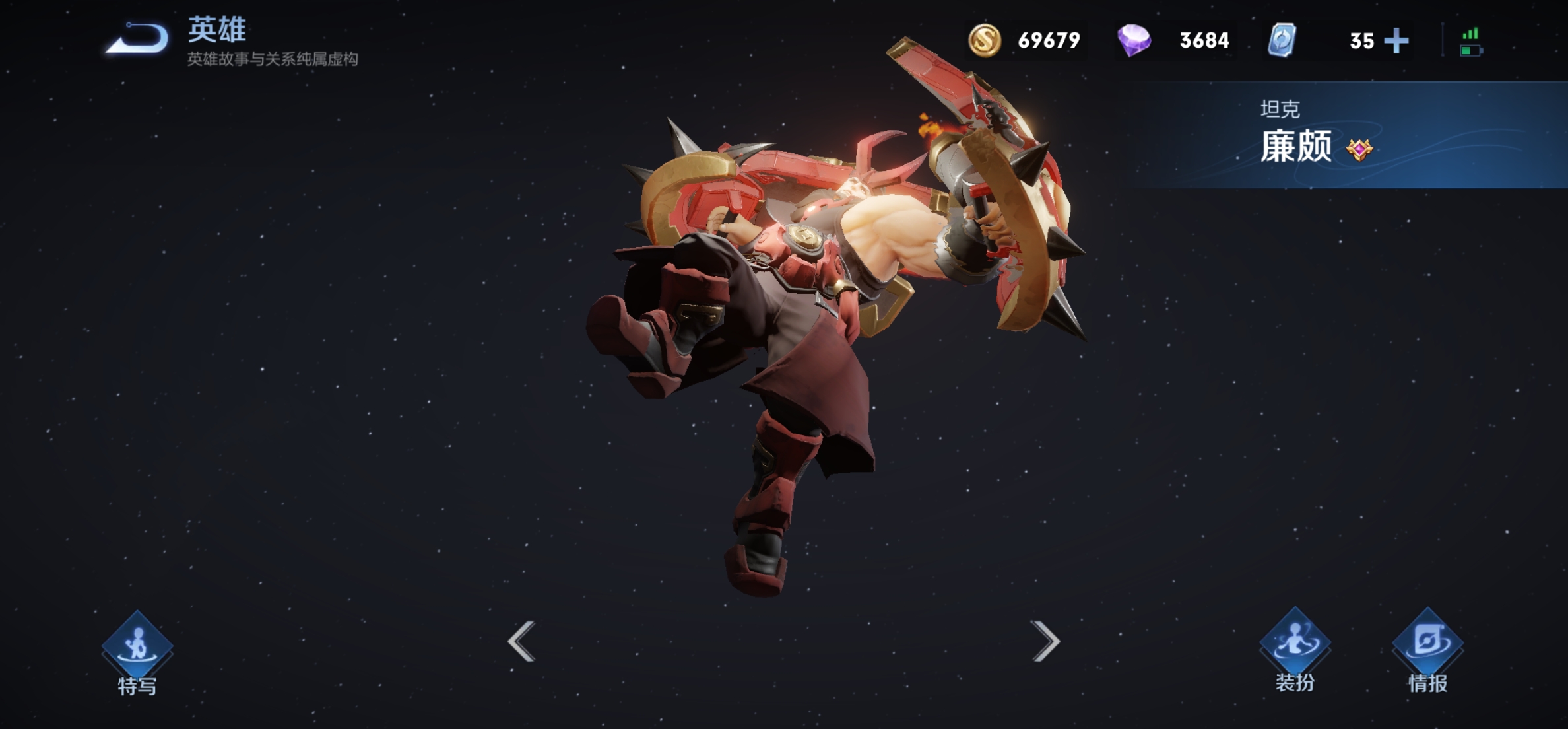Open the 特写 close-up view
The width and height of the screenshot is (1568, 729).
pos(137,650)
